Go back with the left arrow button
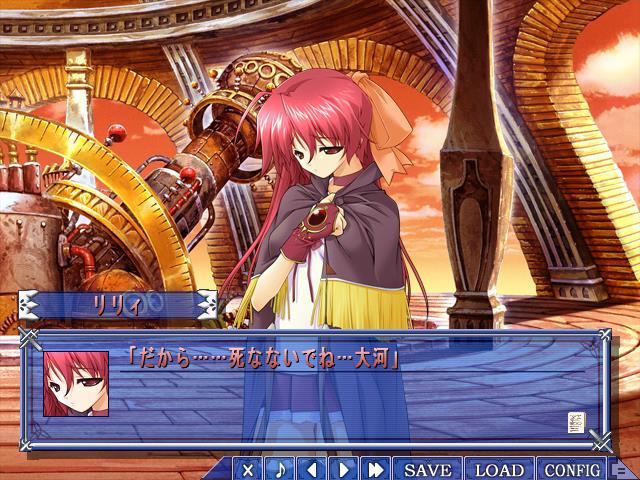The image size is (640, 480). (x=312, y=469)
